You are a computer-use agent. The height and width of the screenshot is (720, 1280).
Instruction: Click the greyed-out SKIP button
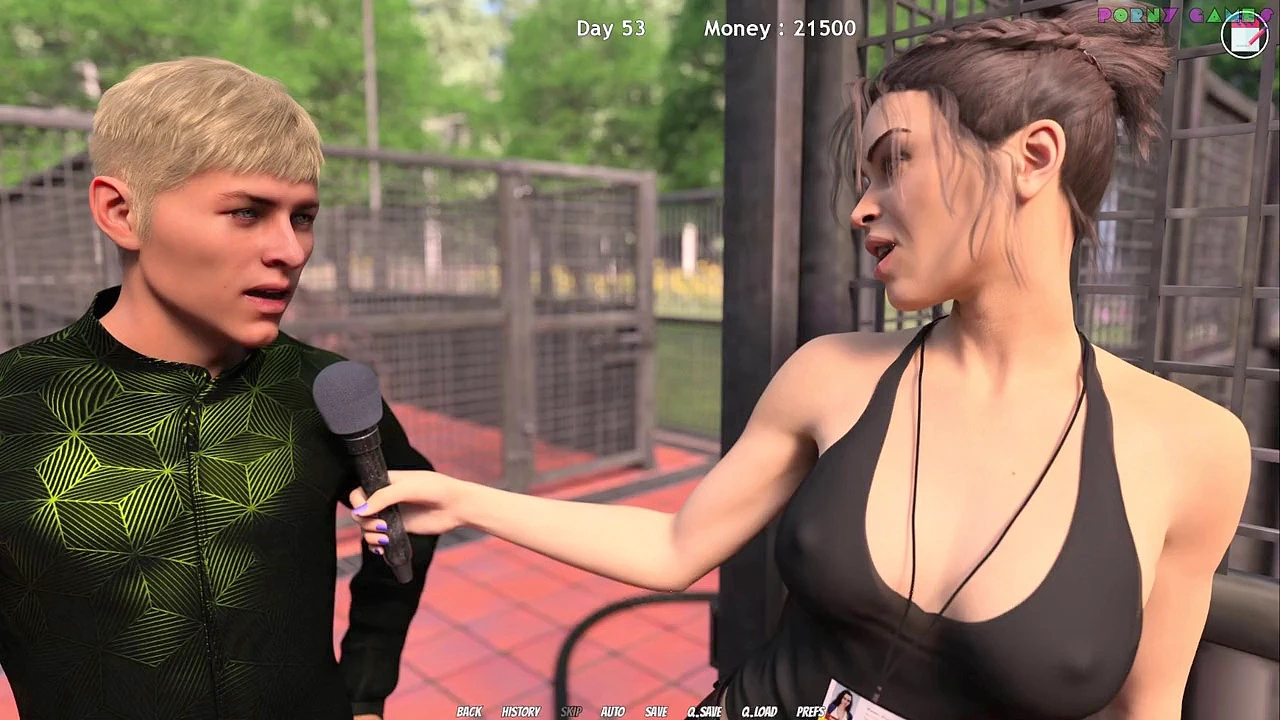point(571,712)
